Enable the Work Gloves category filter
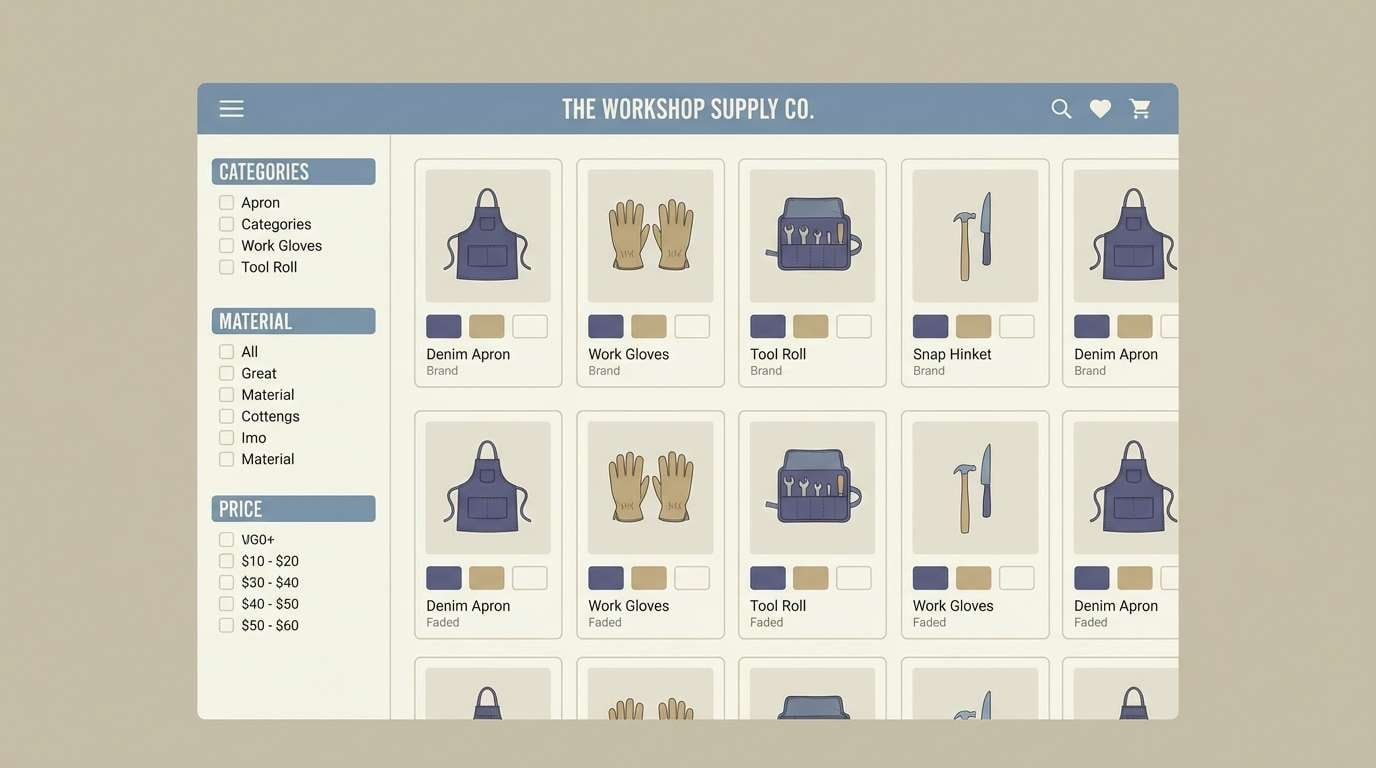The image size is (1376, 768). pyautogui.click(x=225, y=244)
